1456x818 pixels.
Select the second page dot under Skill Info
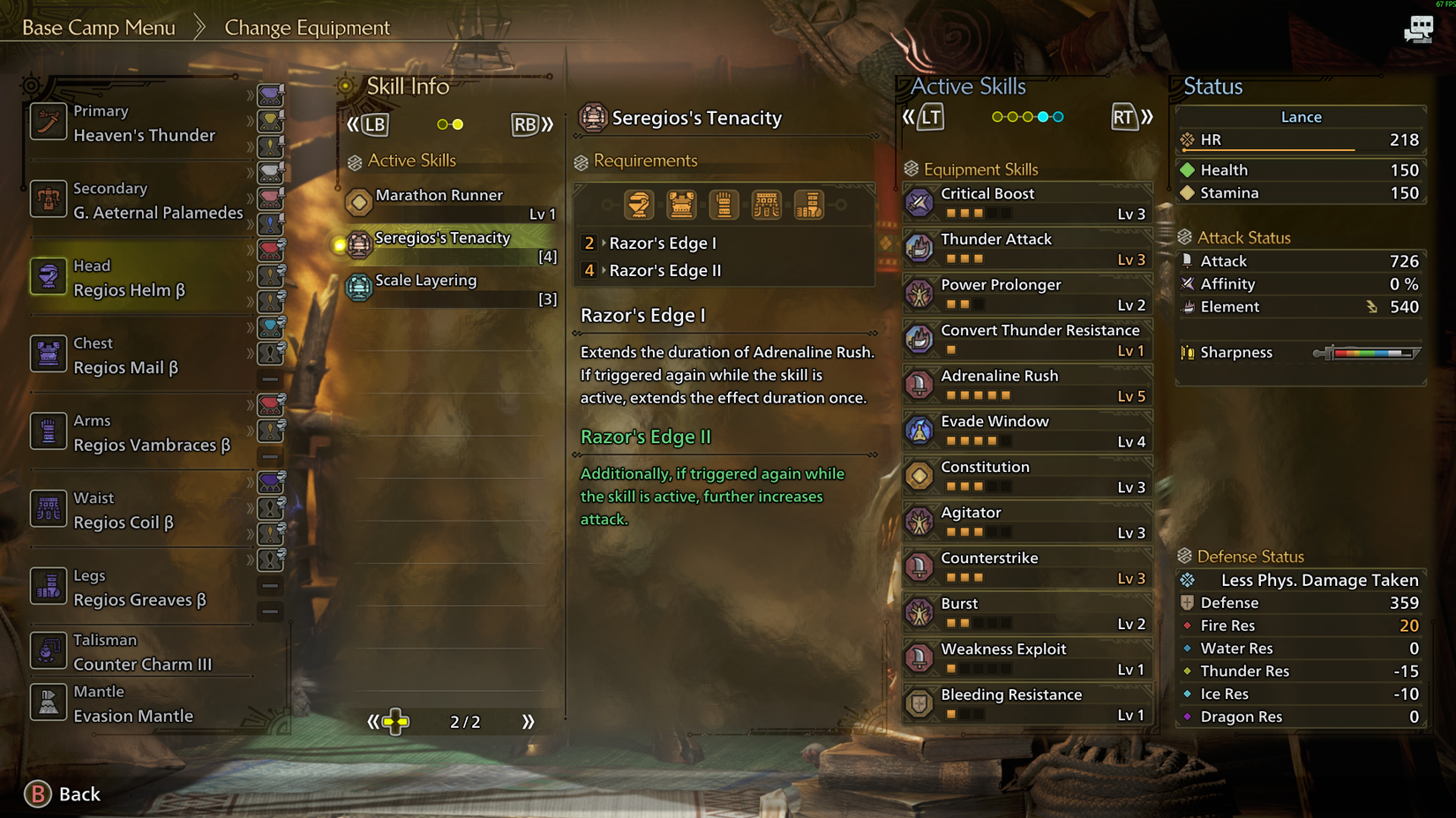[459, 124]
